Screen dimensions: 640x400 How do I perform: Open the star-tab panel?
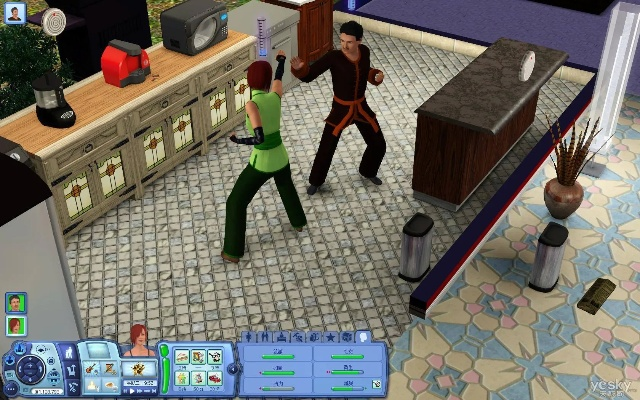pyautogui.click(x=333, y=337)
